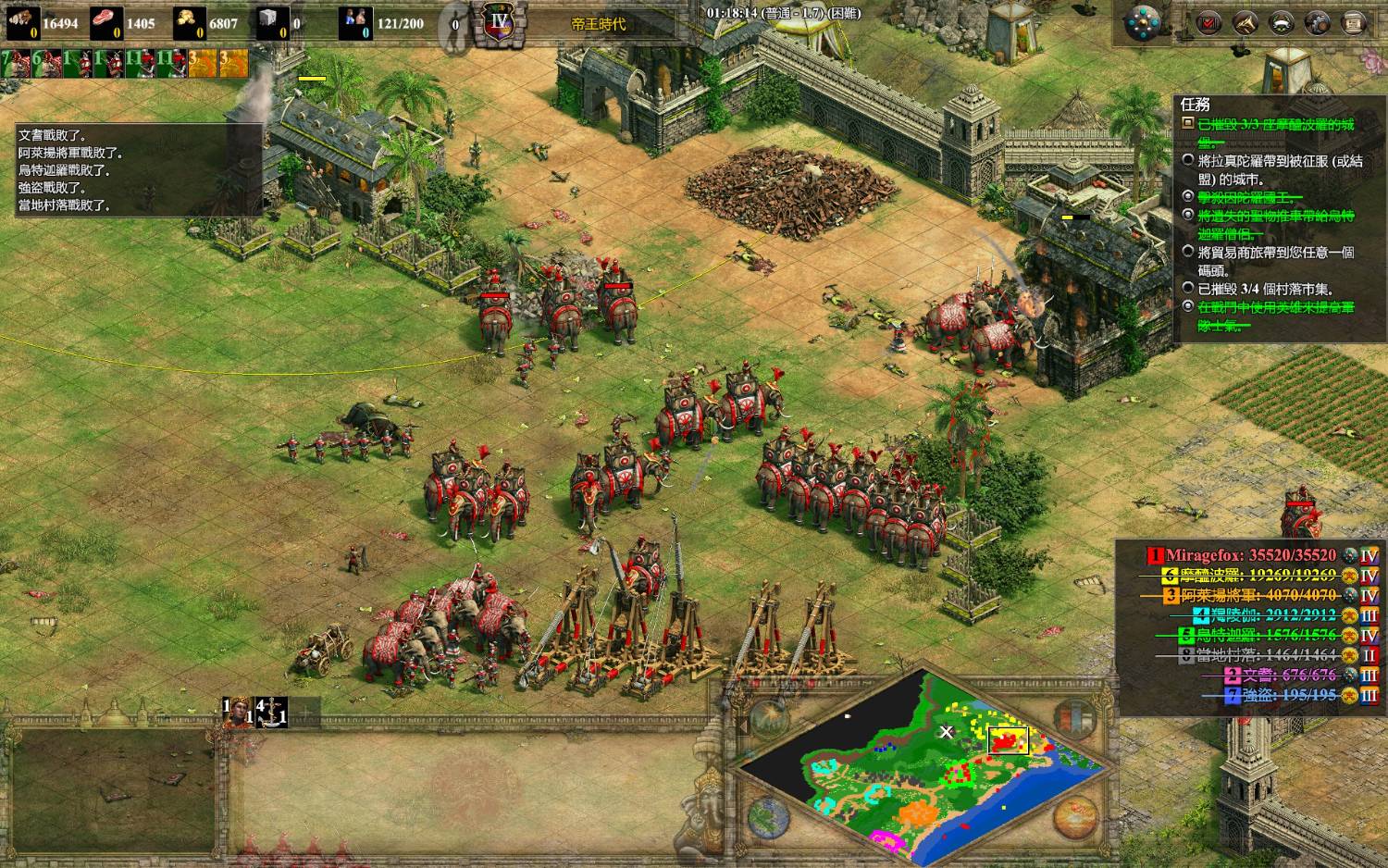Select control group with 6 units
The width and height of the screenshot is (1388, 868).
pyautogui.click(x=46, y=62)
